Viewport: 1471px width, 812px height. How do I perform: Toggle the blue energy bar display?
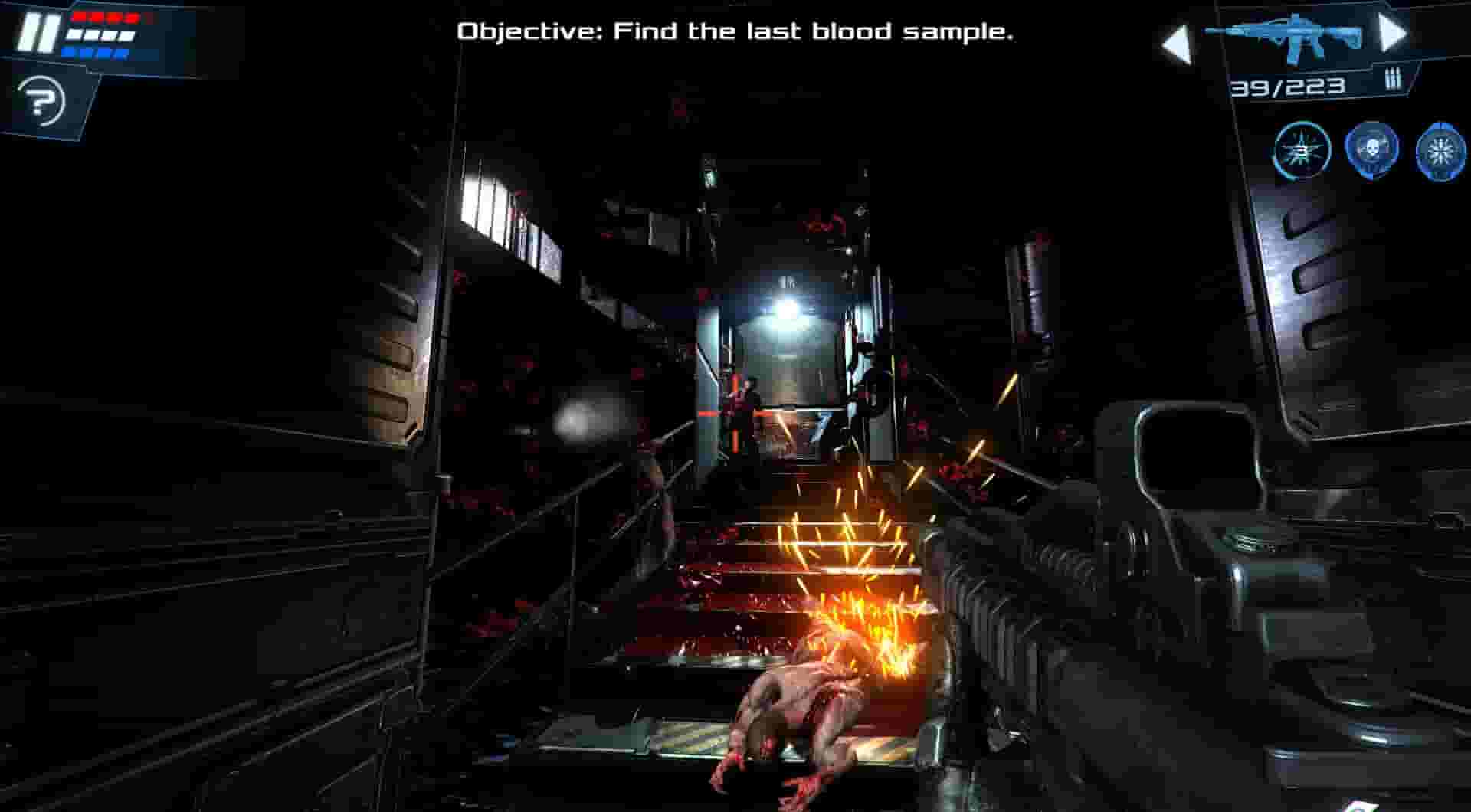point(96,54)
